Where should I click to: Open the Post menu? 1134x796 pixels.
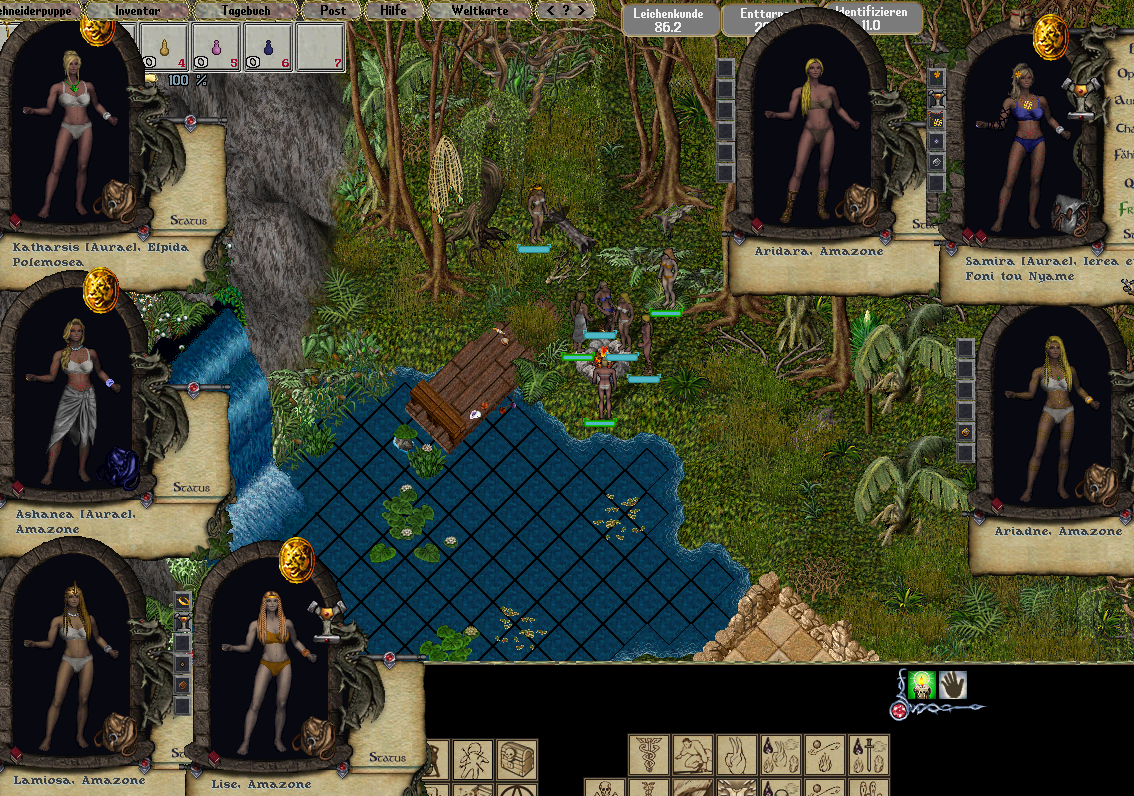pos(333,10)
